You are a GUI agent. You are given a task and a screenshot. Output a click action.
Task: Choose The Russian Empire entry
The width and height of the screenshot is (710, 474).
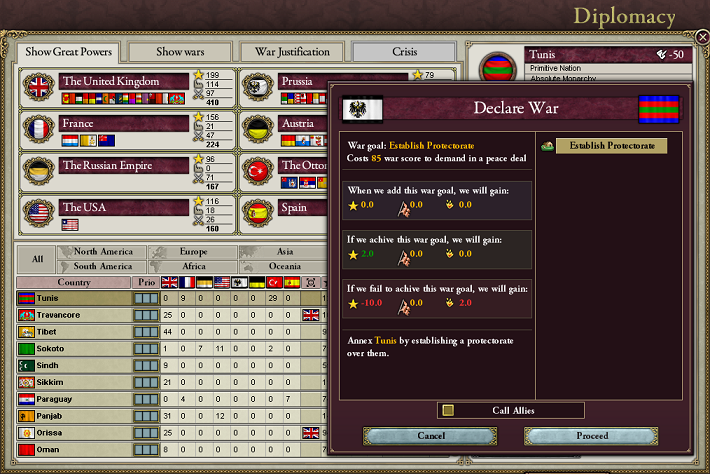point(124,165)
